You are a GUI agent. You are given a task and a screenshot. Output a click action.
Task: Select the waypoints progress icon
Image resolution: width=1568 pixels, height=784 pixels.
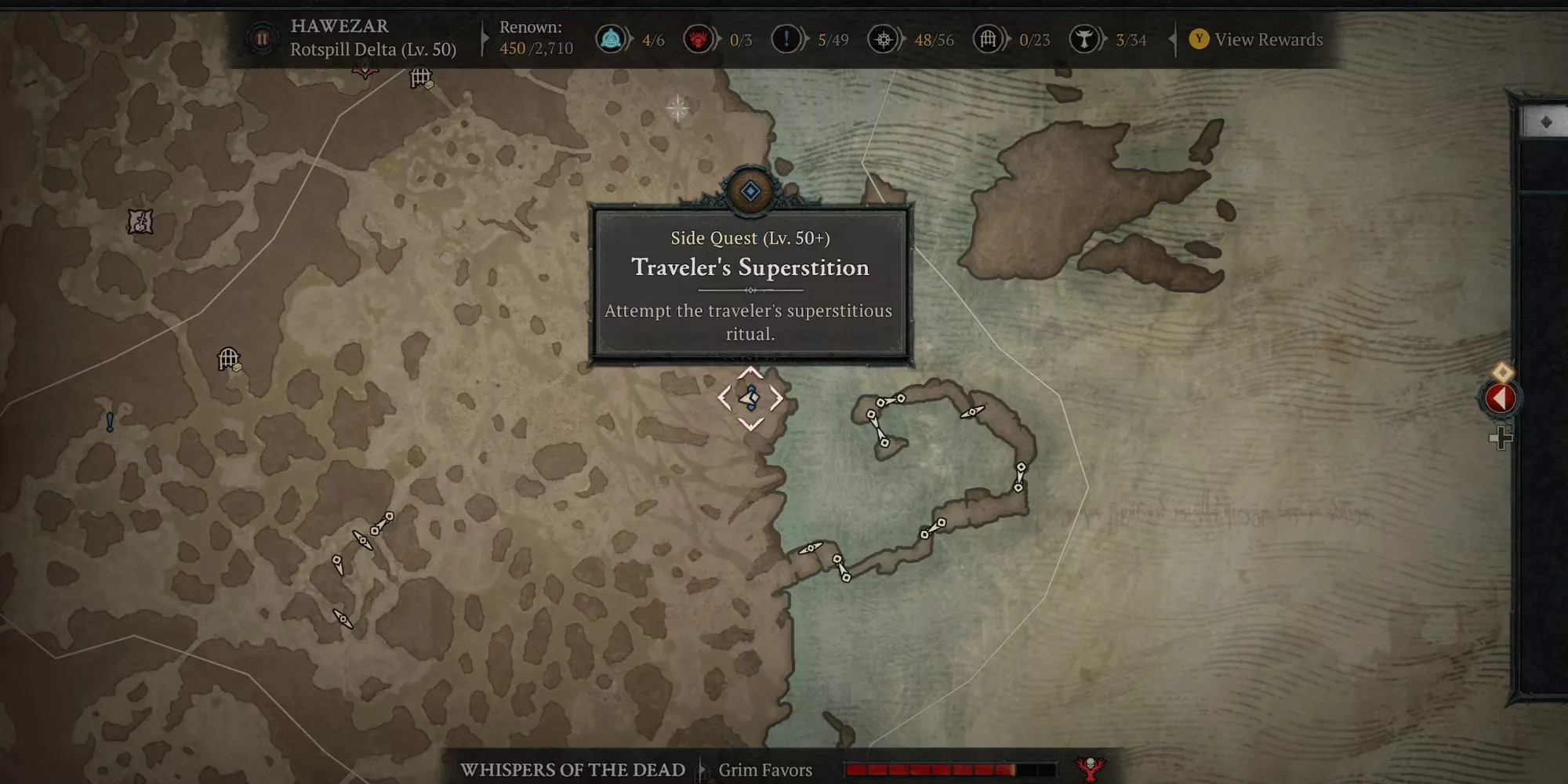612,38
